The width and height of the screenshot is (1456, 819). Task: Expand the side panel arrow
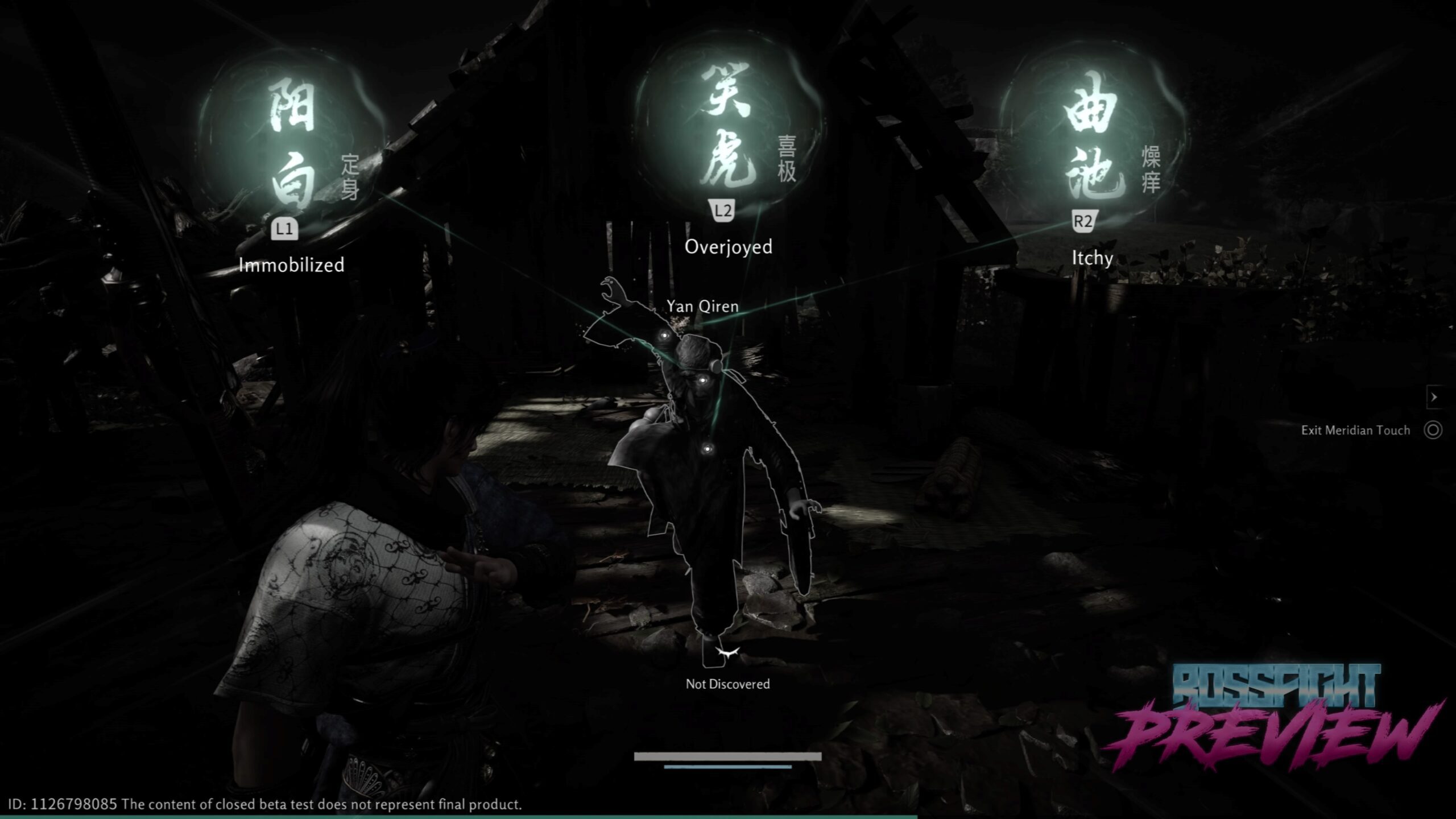pos(1434,397)
